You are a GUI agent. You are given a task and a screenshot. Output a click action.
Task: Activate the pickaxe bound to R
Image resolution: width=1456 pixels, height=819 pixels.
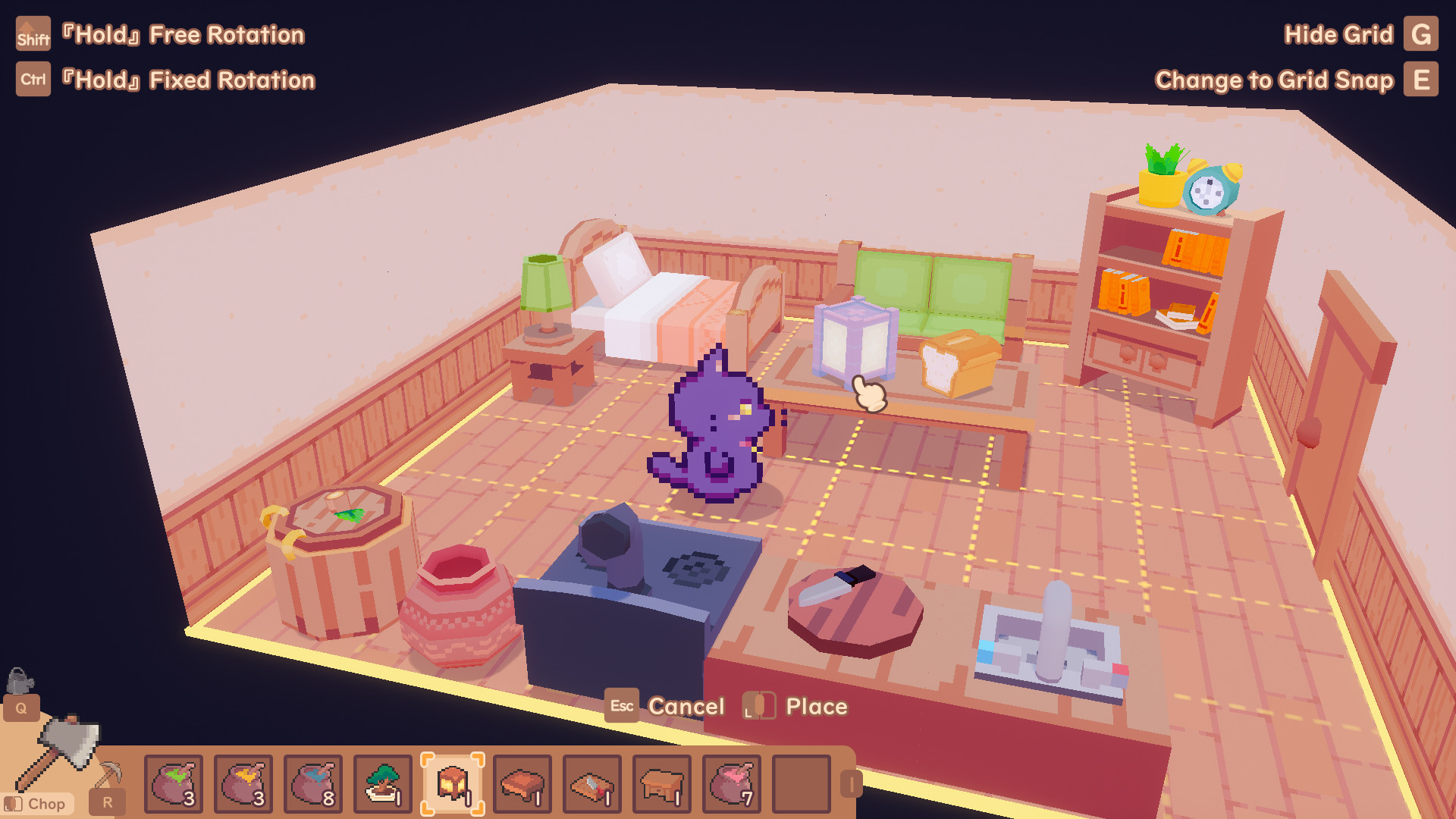point(106,800)
